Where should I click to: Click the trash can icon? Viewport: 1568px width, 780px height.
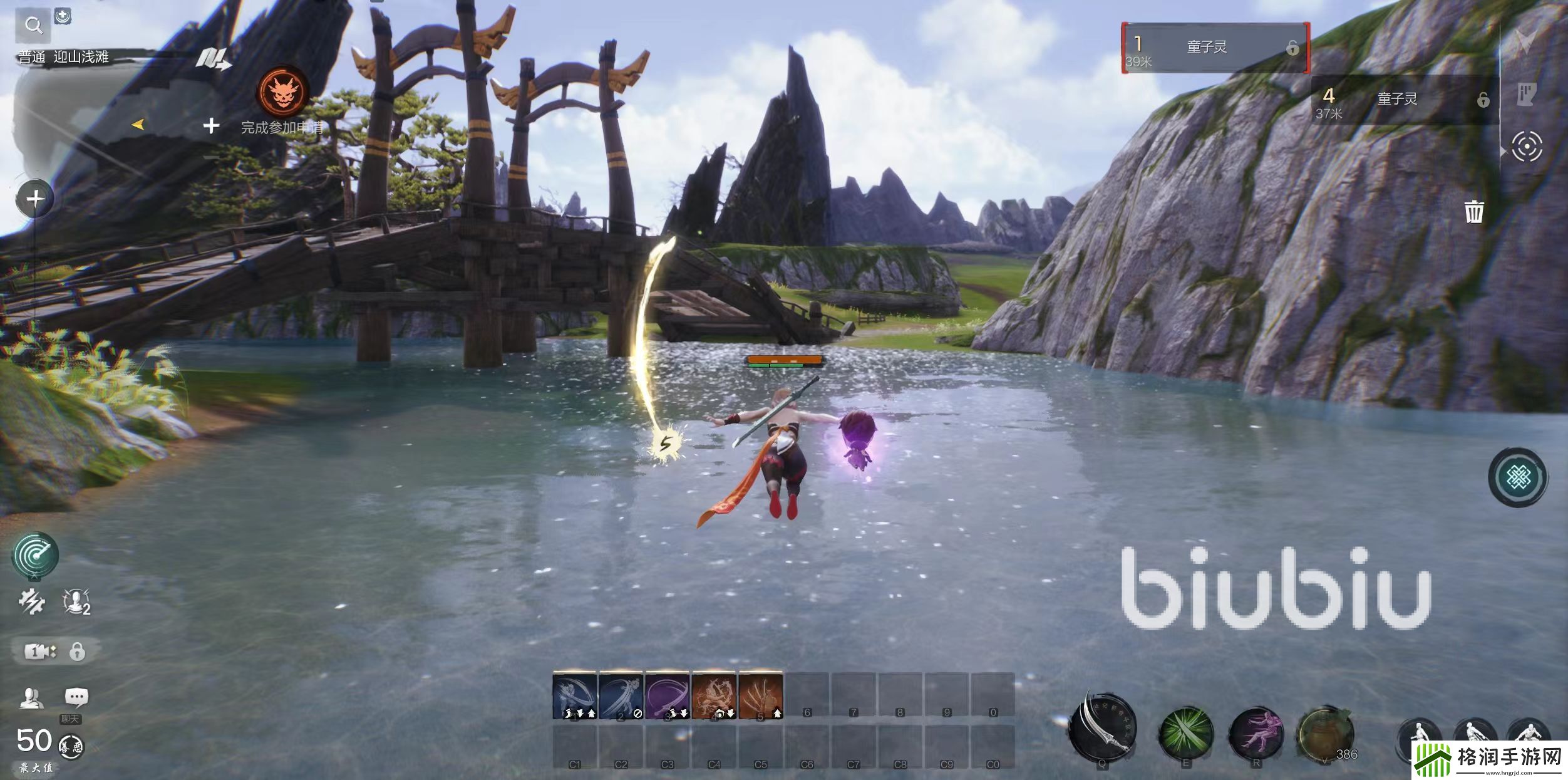tap(1474, 211)
